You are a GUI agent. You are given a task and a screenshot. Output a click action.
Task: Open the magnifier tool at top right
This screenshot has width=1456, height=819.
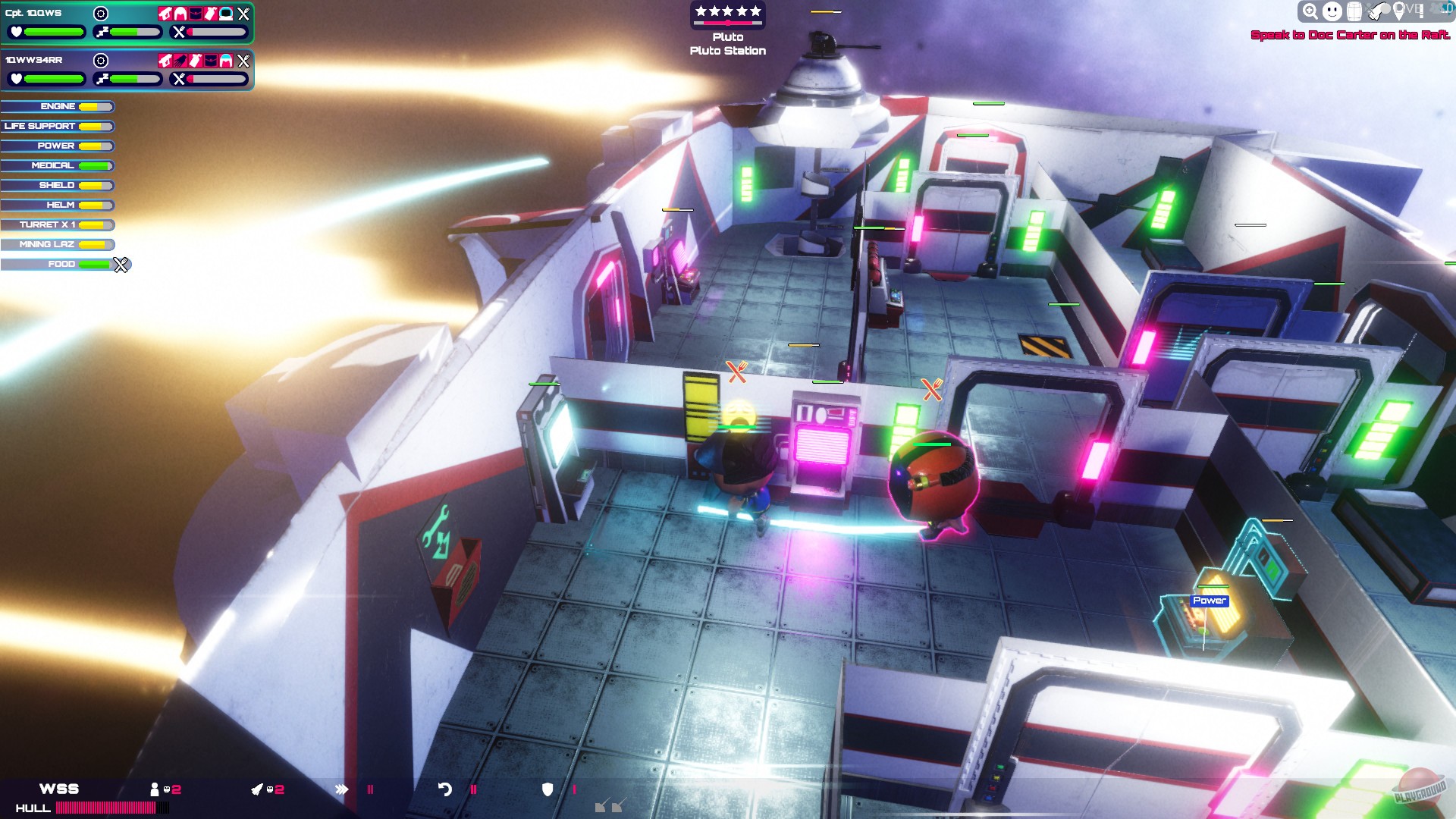tap(1310, 11)
